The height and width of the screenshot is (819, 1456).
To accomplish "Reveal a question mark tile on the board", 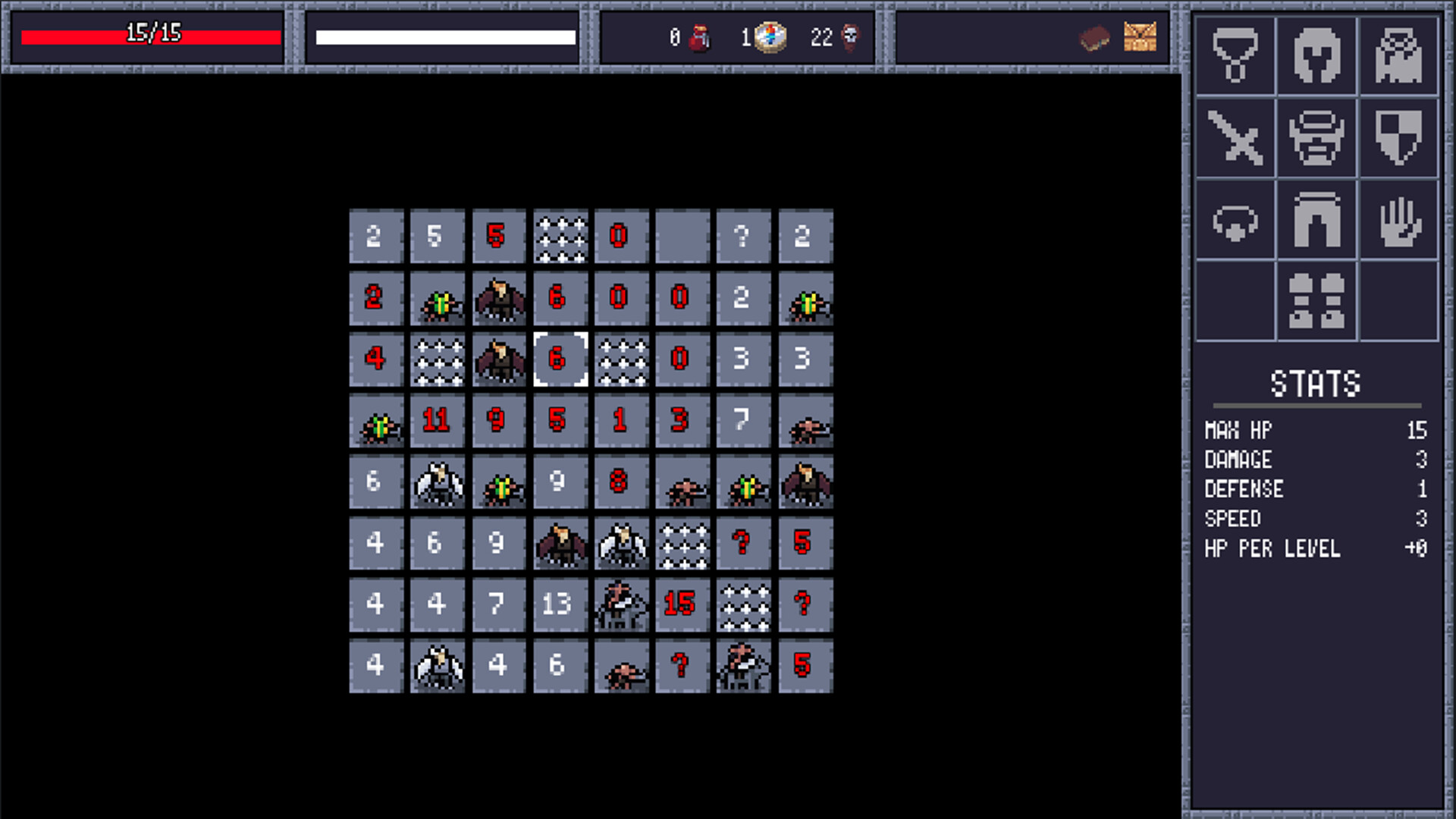I will pyautogui.click(x=743, y=237).
